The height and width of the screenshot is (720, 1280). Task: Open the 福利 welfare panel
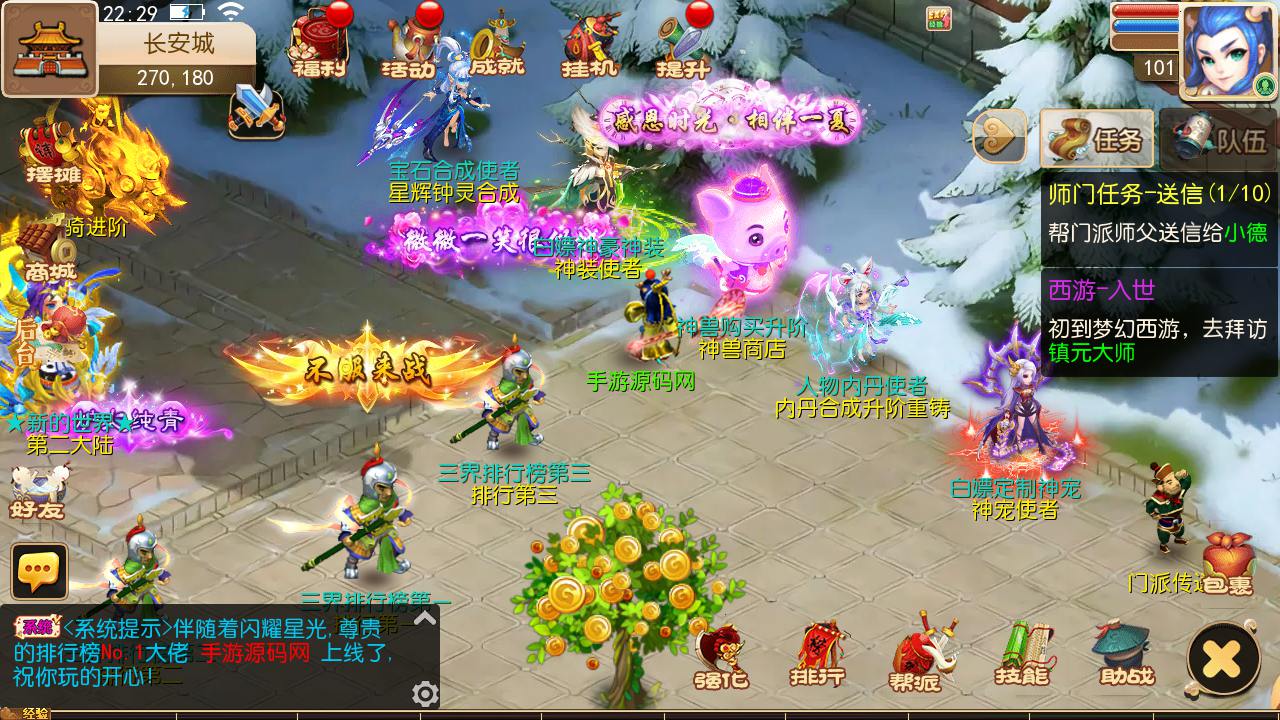point(320,50)
